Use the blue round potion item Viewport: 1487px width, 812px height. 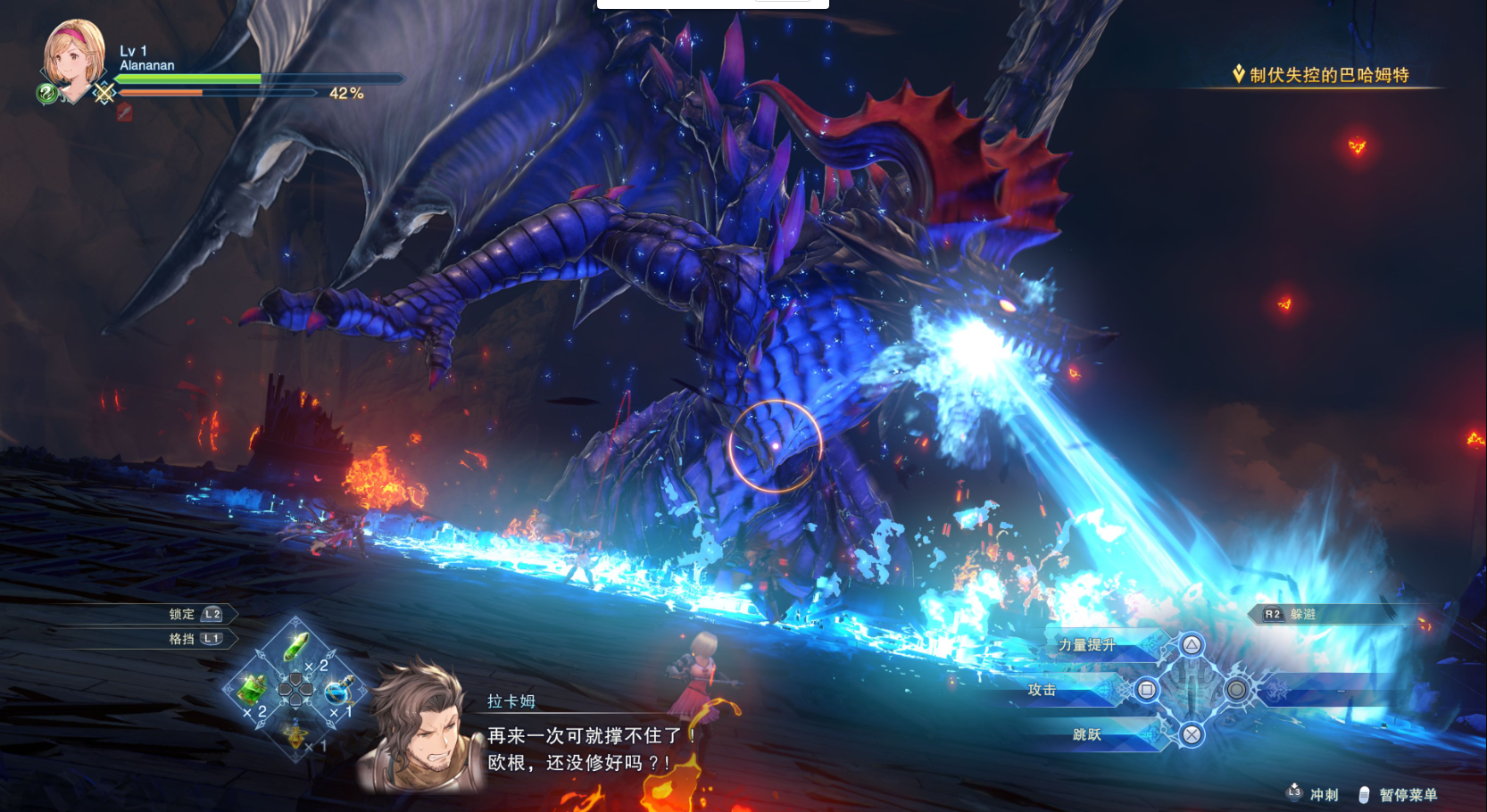click(339, 691)
